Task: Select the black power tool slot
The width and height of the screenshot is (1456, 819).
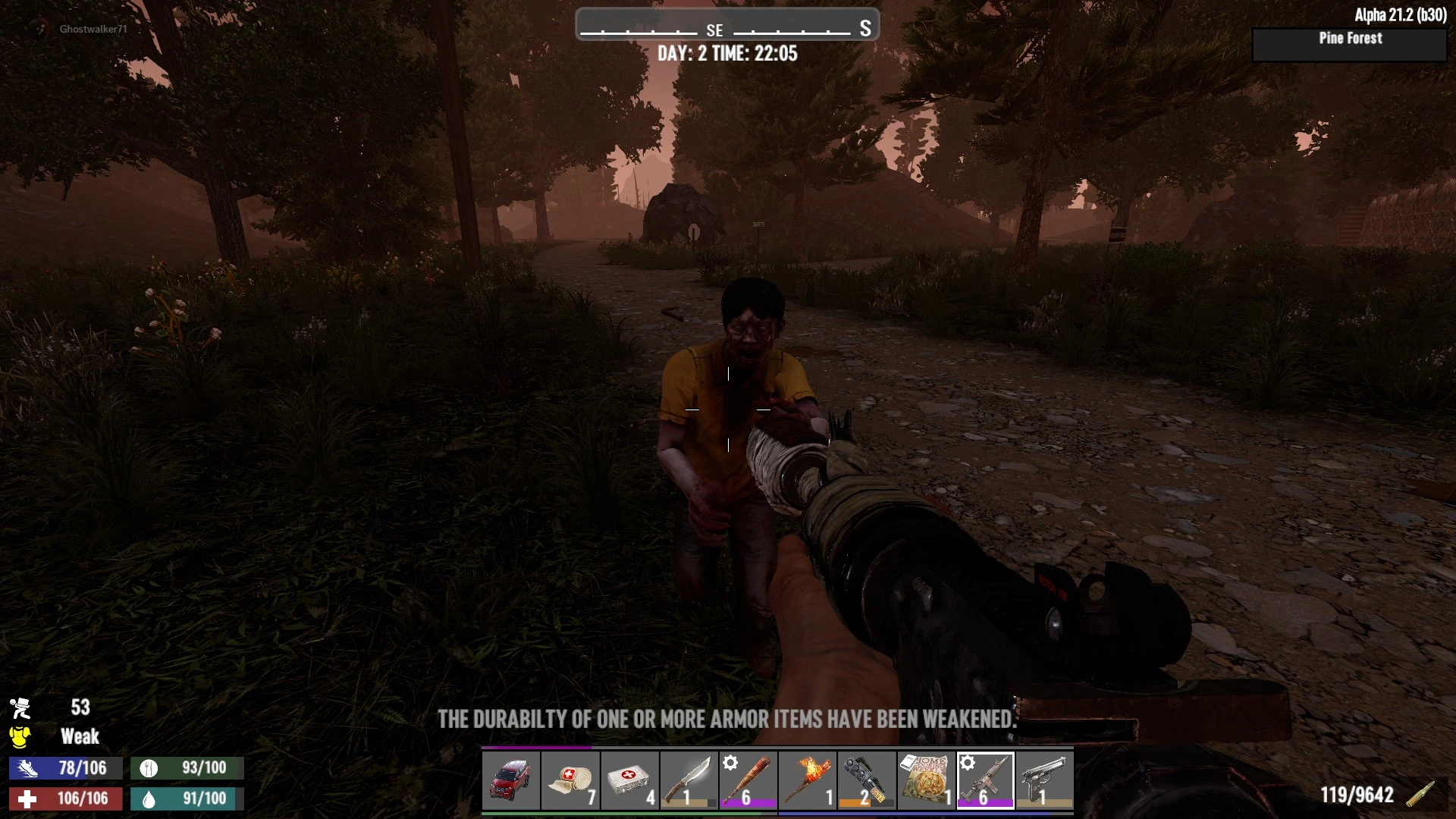Action: [x=866, y=781]
